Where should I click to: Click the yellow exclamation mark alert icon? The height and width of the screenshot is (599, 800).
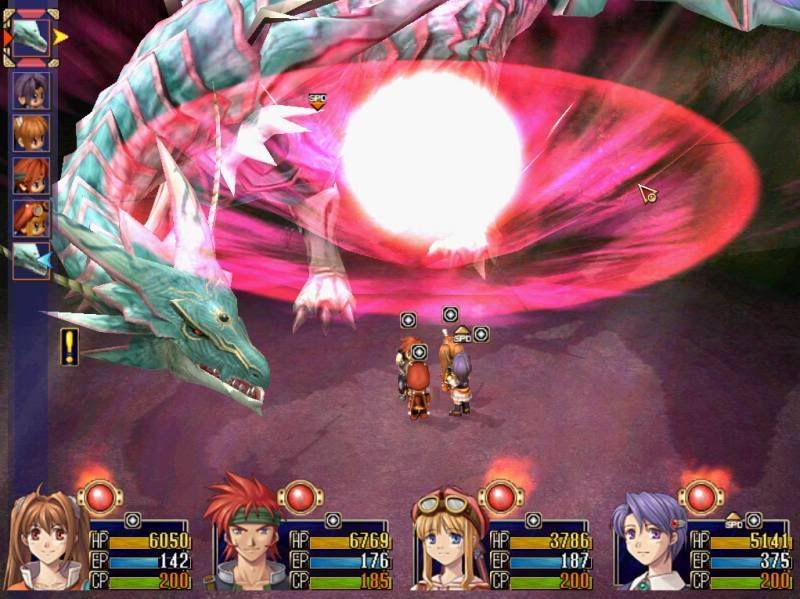click(x=69, y=346)
